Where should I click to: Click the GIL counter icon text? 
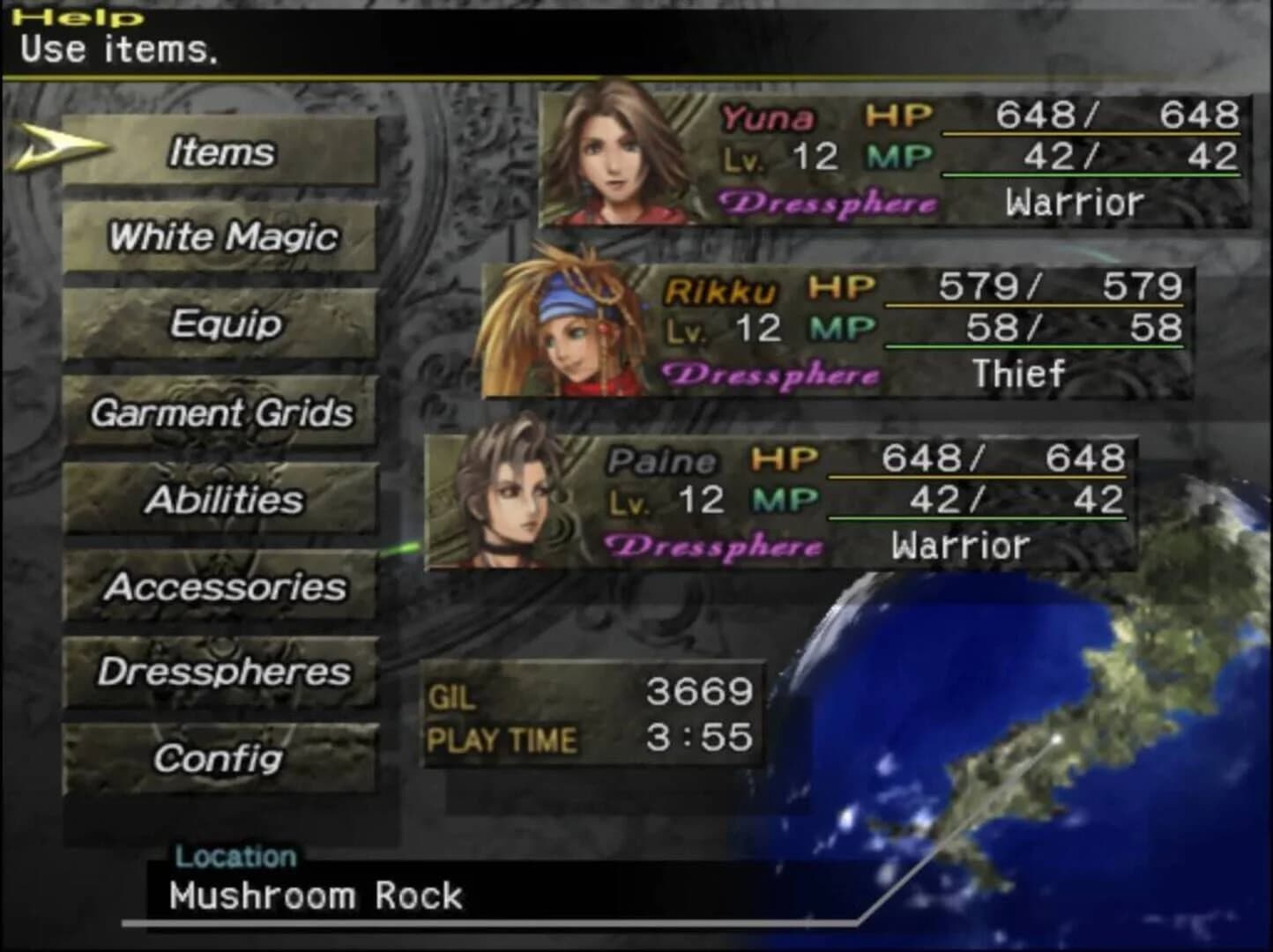point(453,696)
